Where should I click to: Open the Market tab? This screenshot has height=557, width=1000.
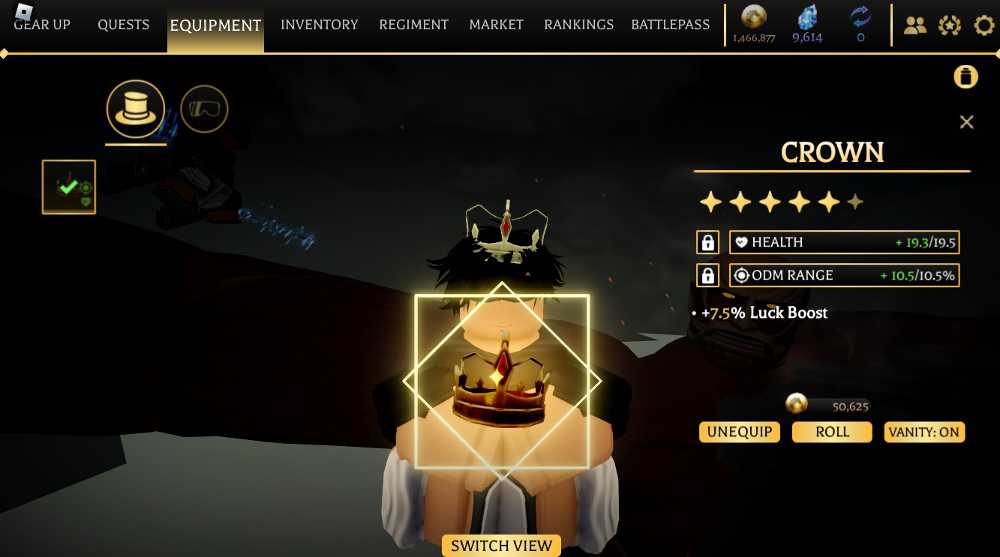pyautogui.click(x=496, y=25)
